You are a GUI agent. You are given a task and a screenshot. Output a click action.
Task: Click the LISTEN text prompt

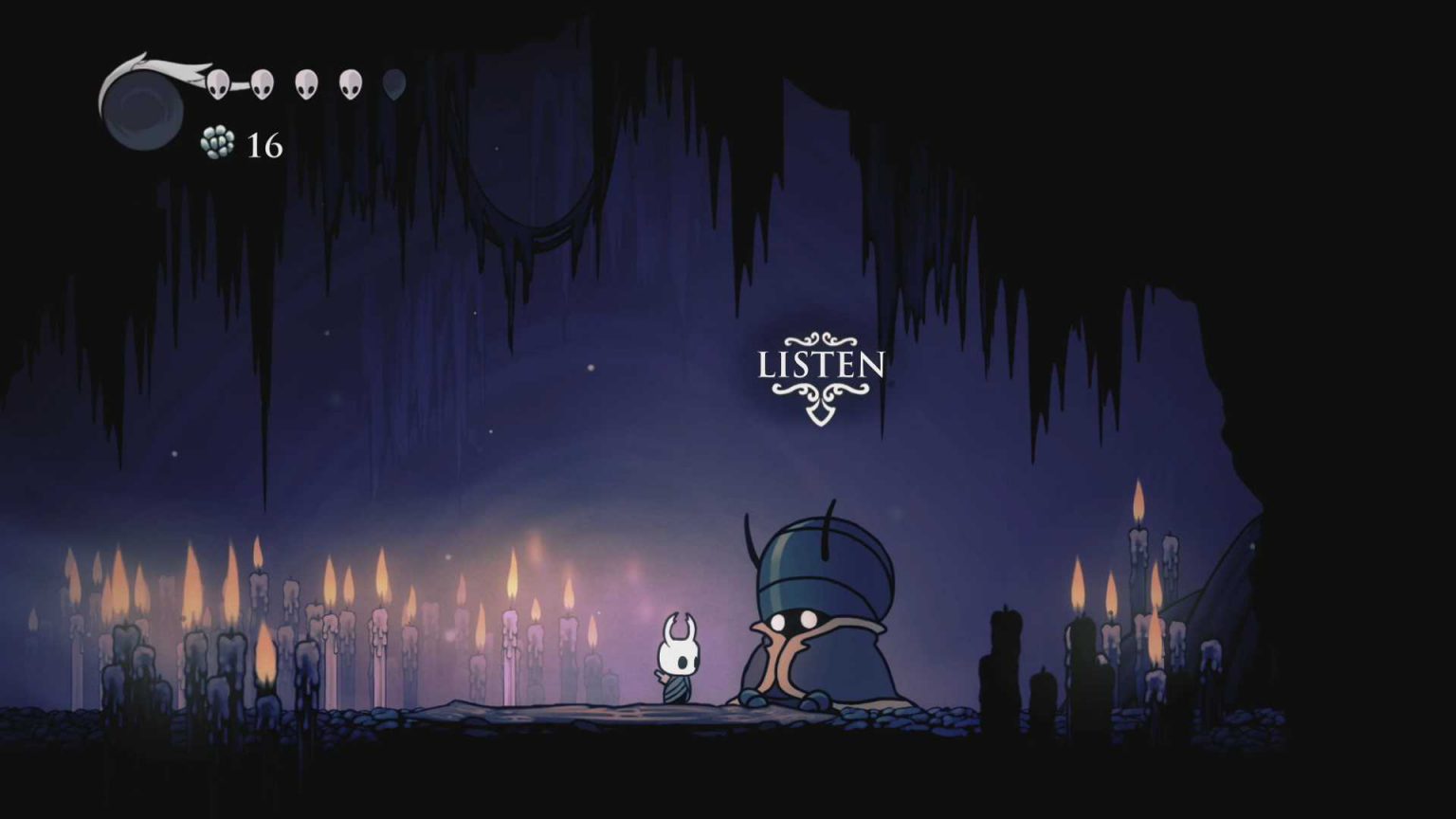pyautogui.click(x=821, y=366)
